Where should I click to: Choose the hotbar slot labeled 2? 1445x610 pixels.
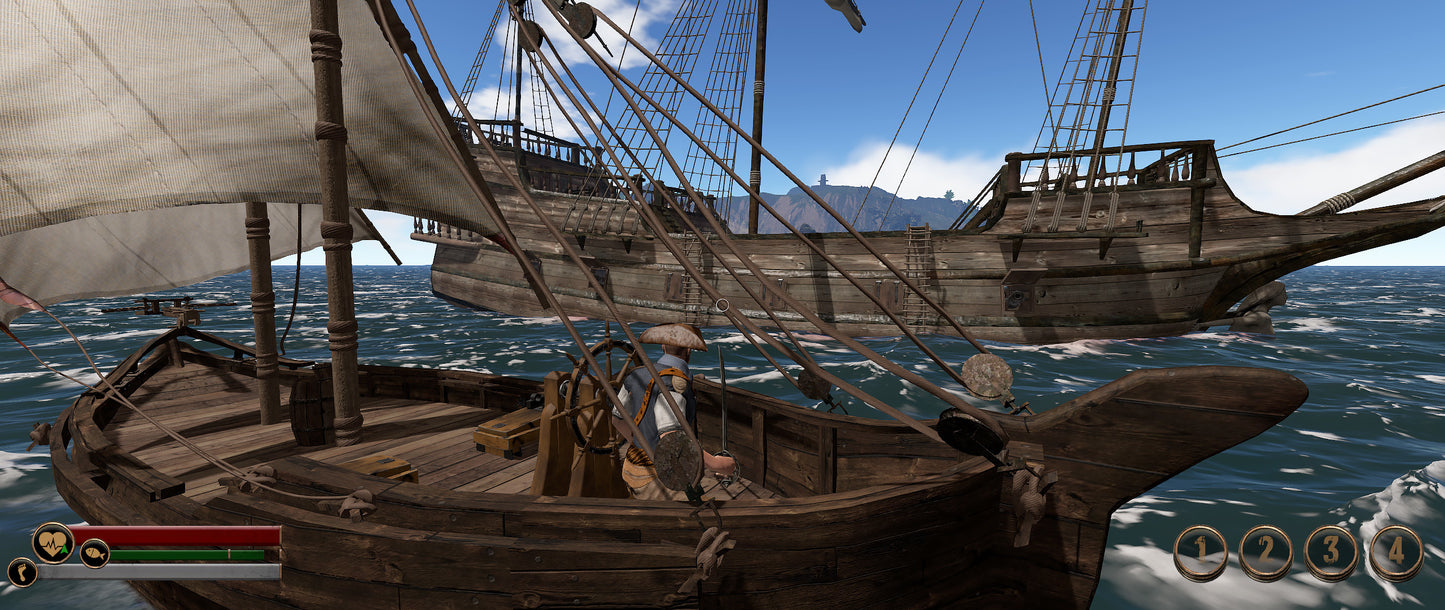click(x=1265, y=553)
